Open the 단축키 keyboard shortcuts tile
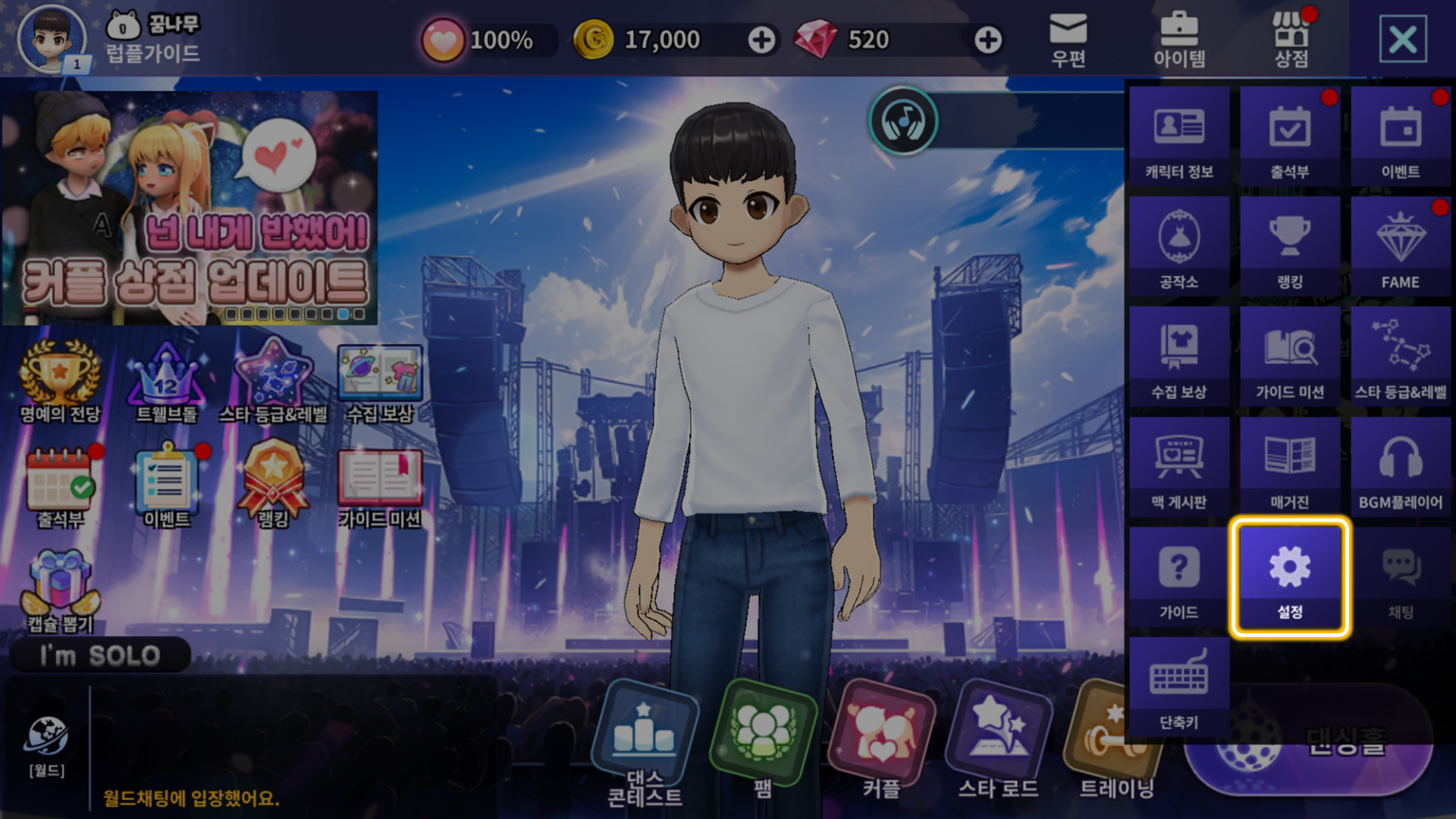The image size is (1456, 819). pos(1178,687)
